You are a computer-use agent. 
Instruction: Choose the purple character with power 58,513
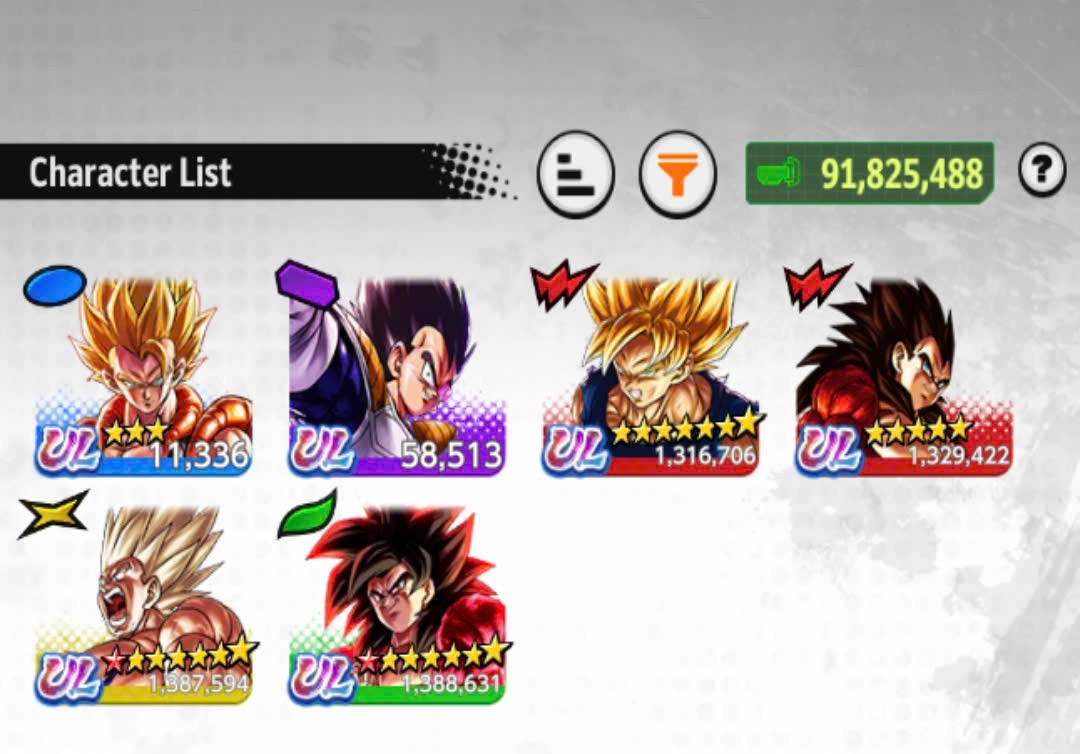[396, 375]
